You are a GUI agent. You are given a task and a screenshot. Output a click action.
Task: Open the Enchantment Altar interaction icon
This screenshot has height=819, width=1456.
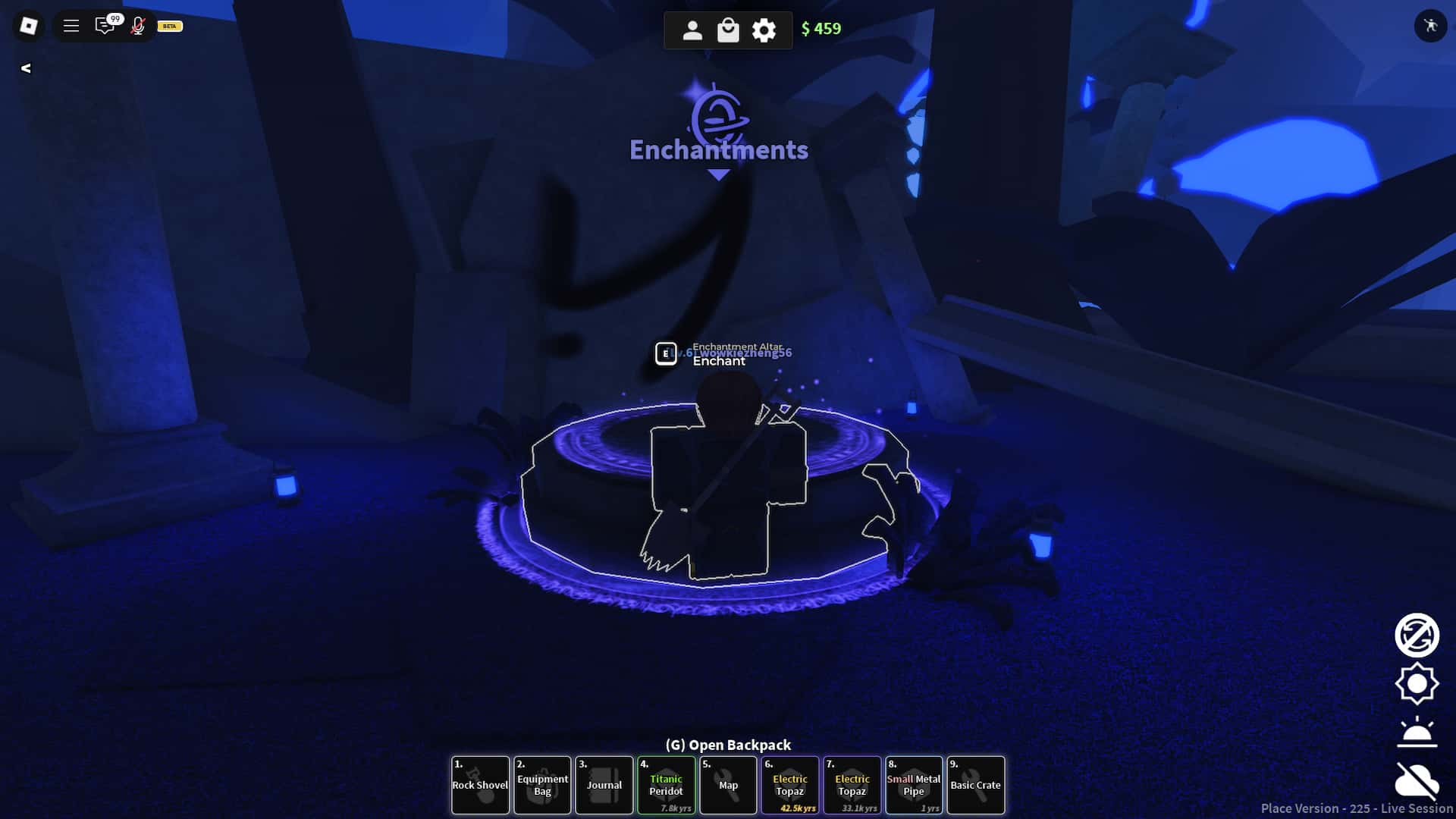pyautogui.click(x=666, y=352)
